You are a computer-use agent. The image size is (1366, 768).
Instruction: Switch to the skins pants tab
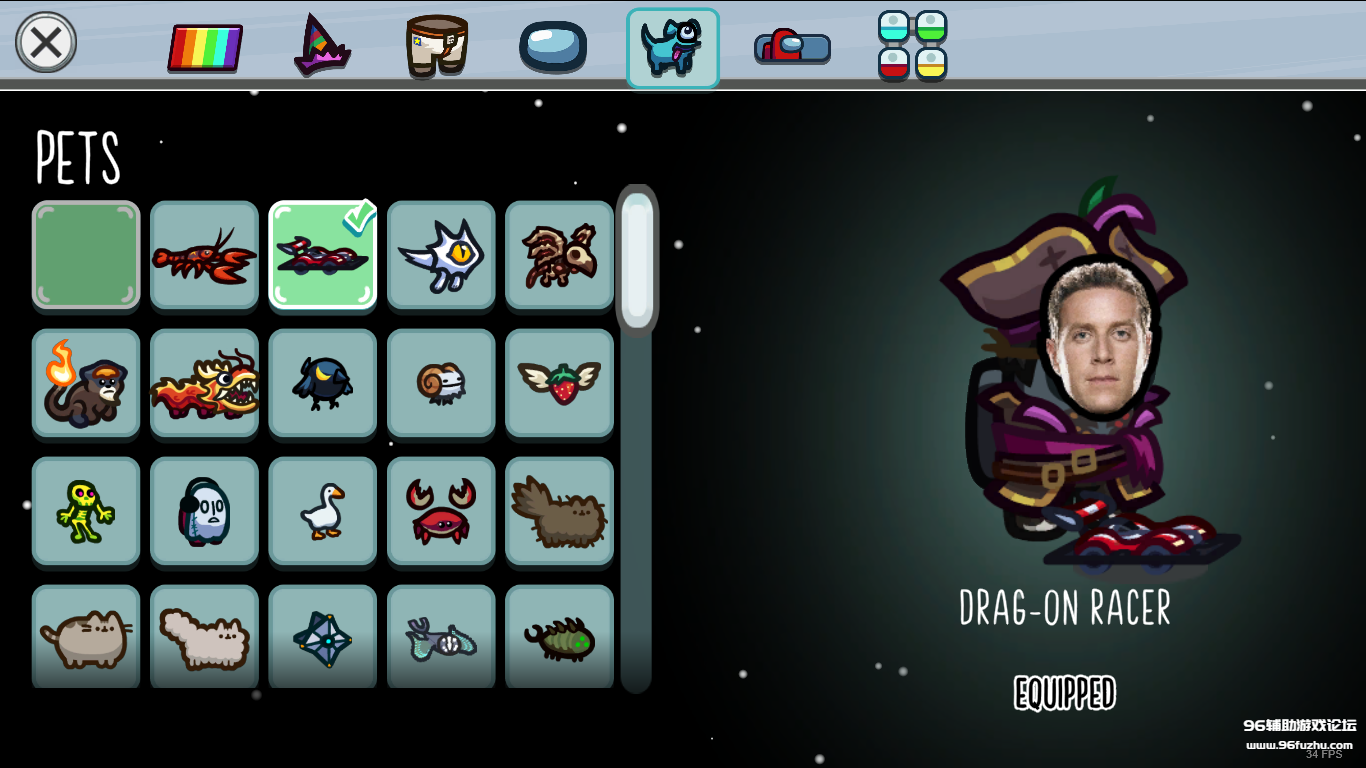coord(437,45)
